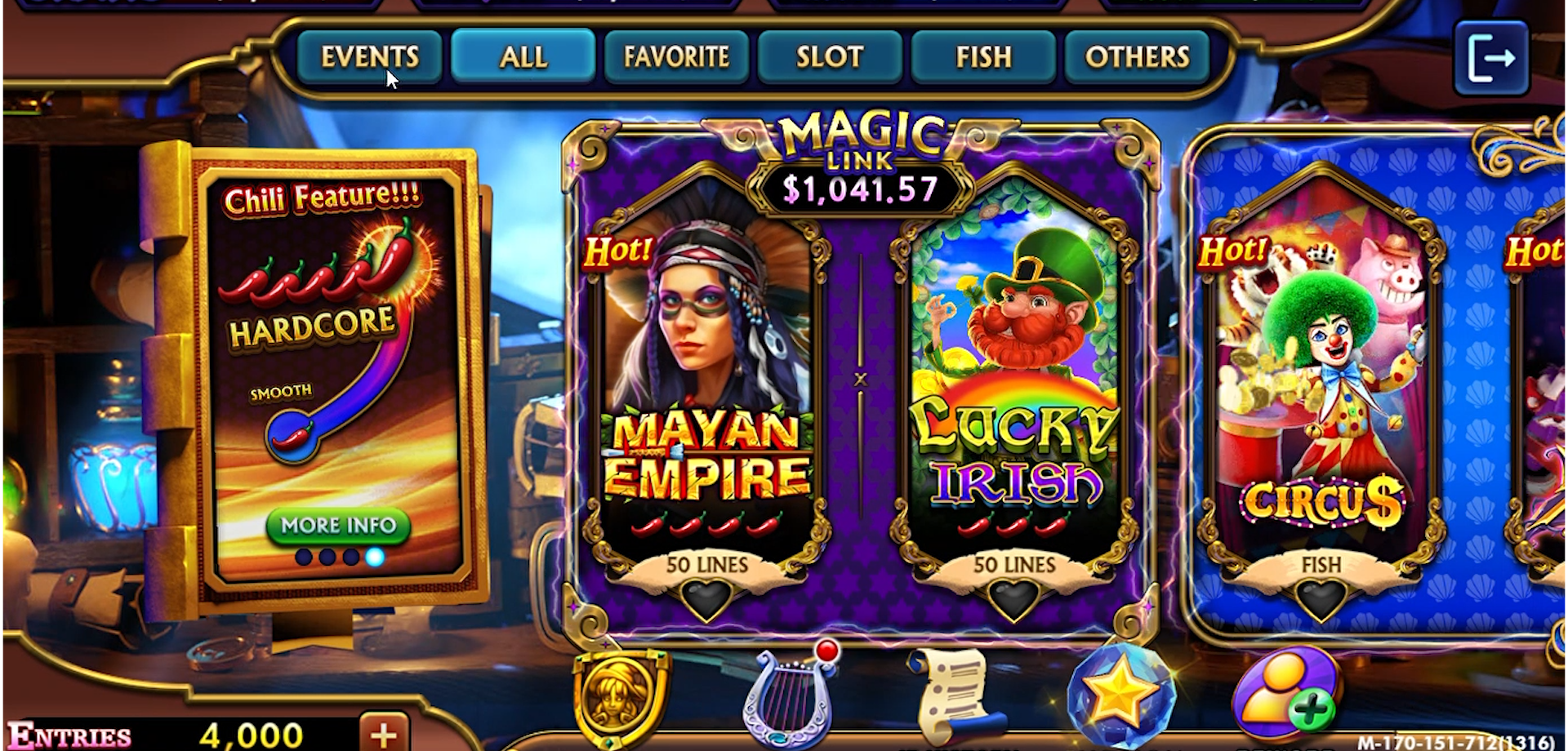Open the player profile badge icon
The height and width of the screenshot is (751, 1568).
coord(618,697)
